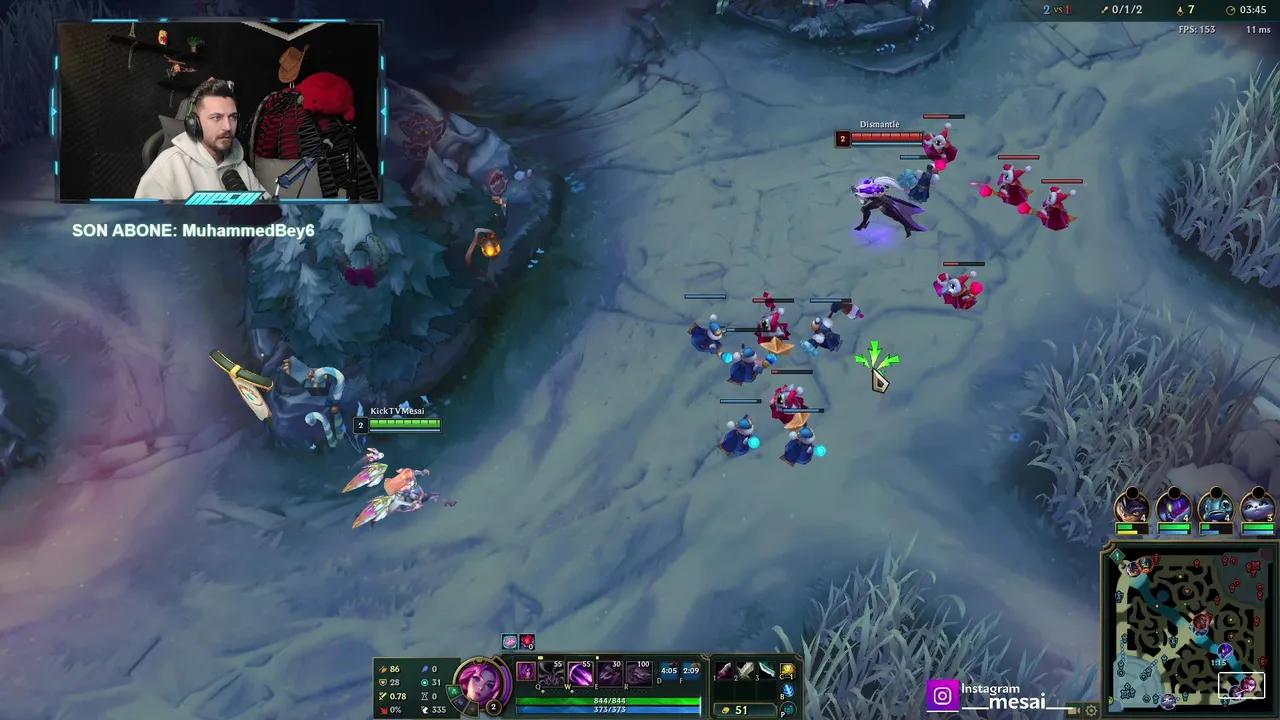Select the first ally portrait above the minimap
Image resolution: width=1280 pixels, height=720 pixels.
tap(1132, 506)
